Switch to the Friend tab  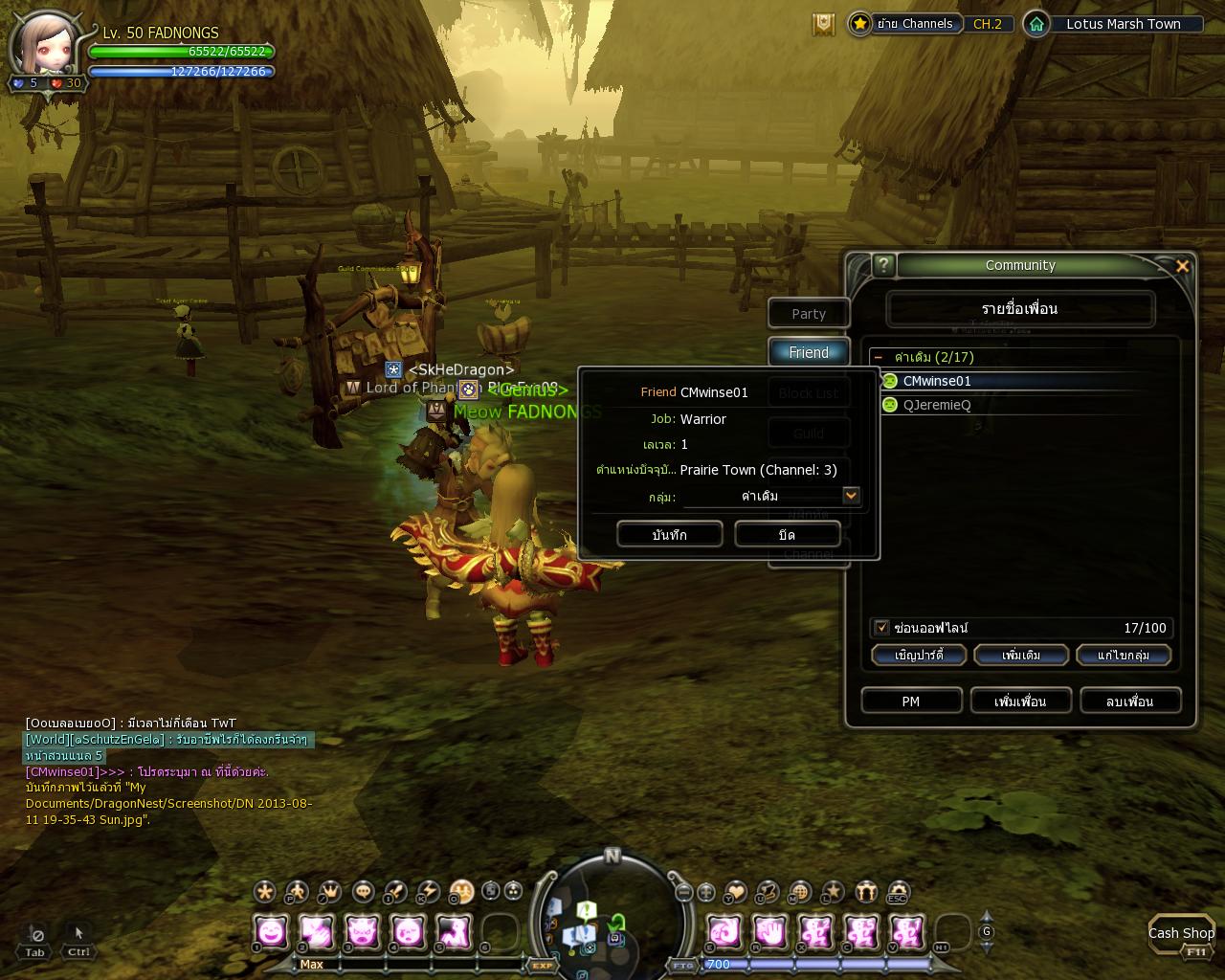coord(809,352)
